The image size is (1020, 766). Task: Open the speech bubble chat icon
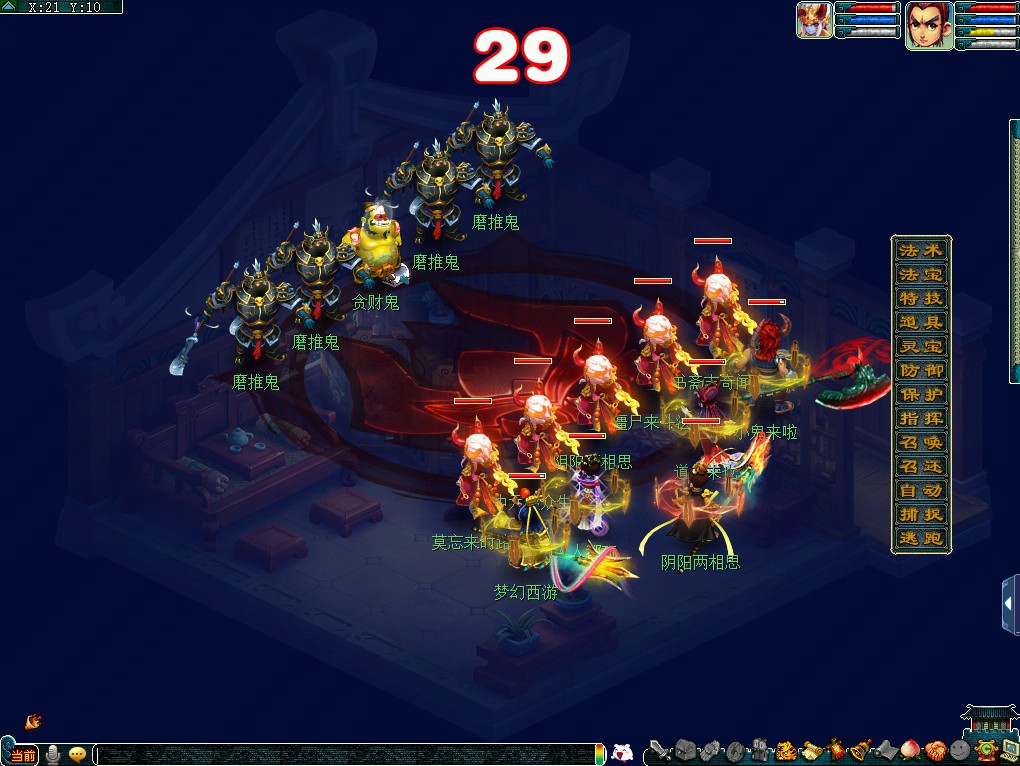pyautogui.click(x=77, y=755)
